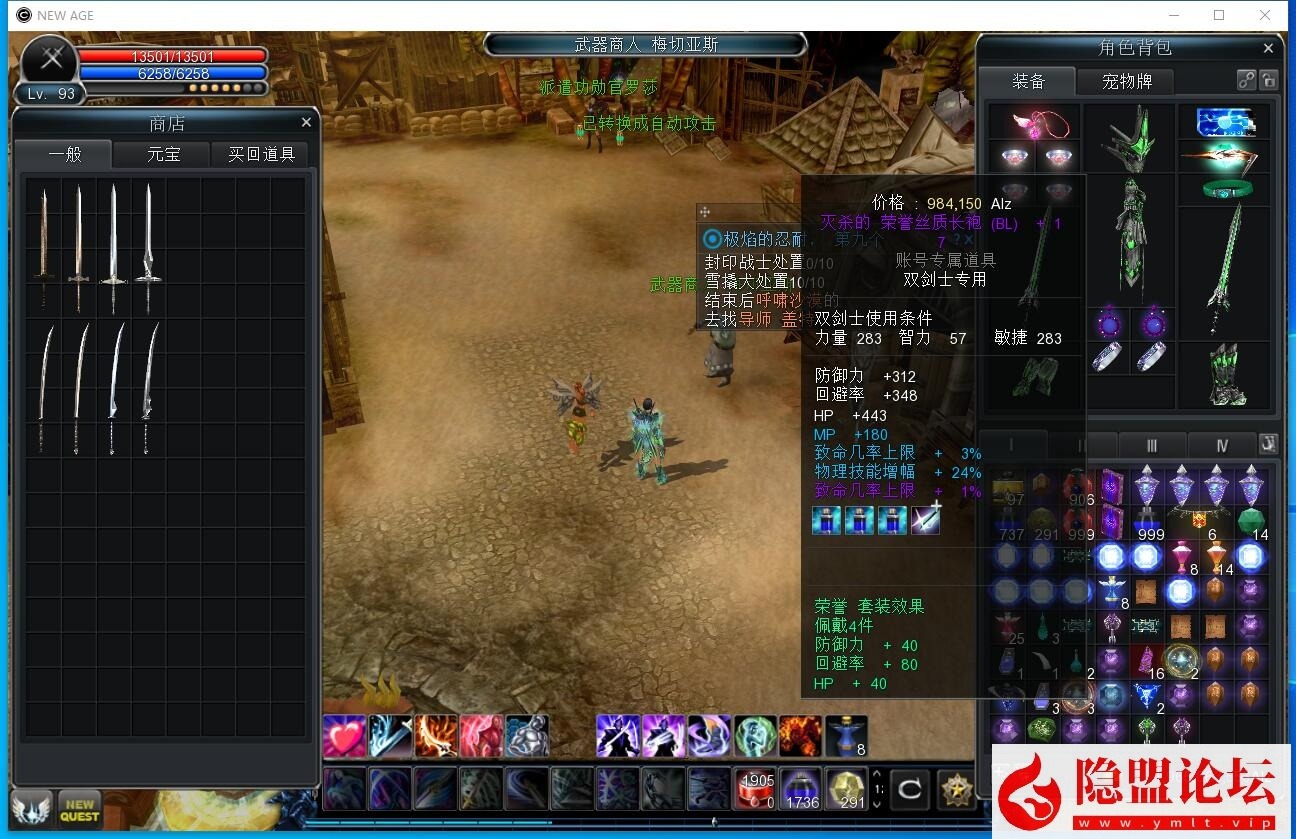1296x839 pixels.
Task: Open the 宠物牌 tab in the inventory
Action: [1126, 82]
